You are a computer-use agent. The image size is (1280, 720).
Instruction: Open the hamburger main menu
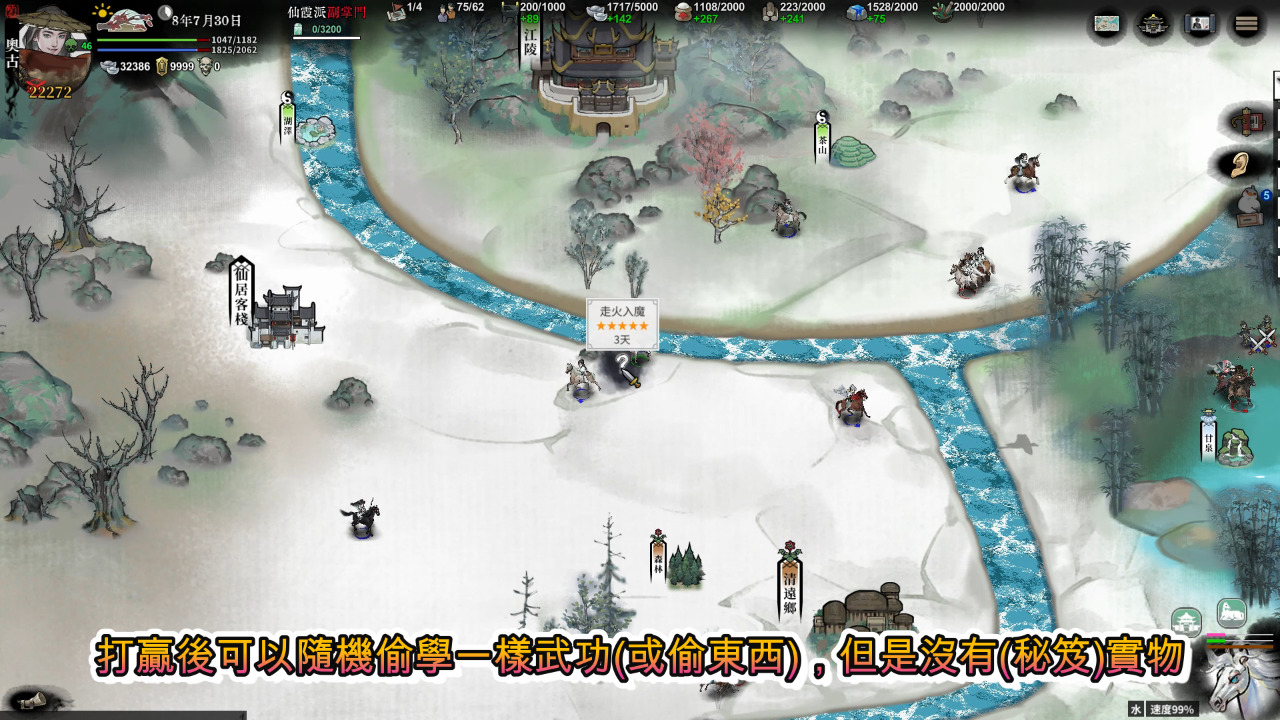[1246, 25]
